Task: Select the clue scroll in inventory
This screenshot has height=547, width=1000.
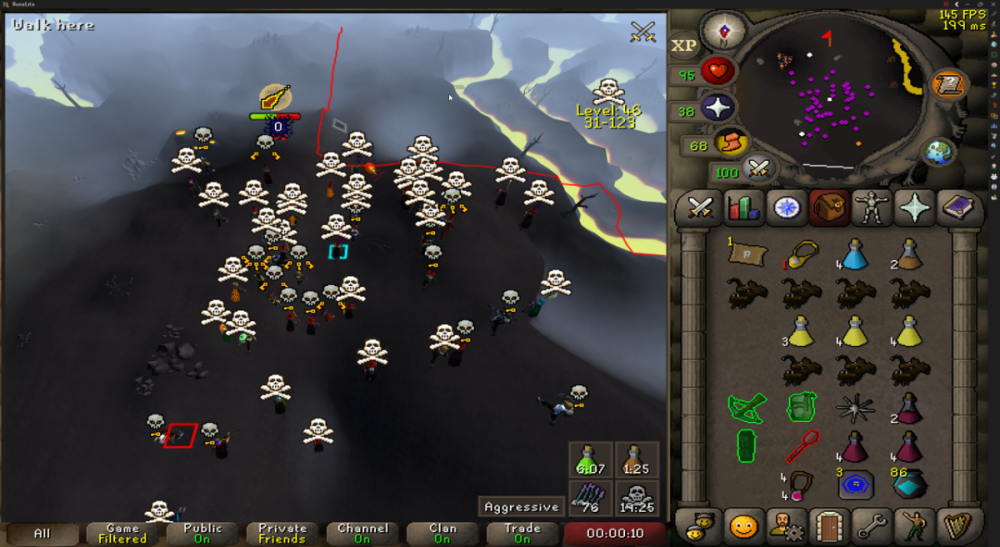Action: (744, 254)
